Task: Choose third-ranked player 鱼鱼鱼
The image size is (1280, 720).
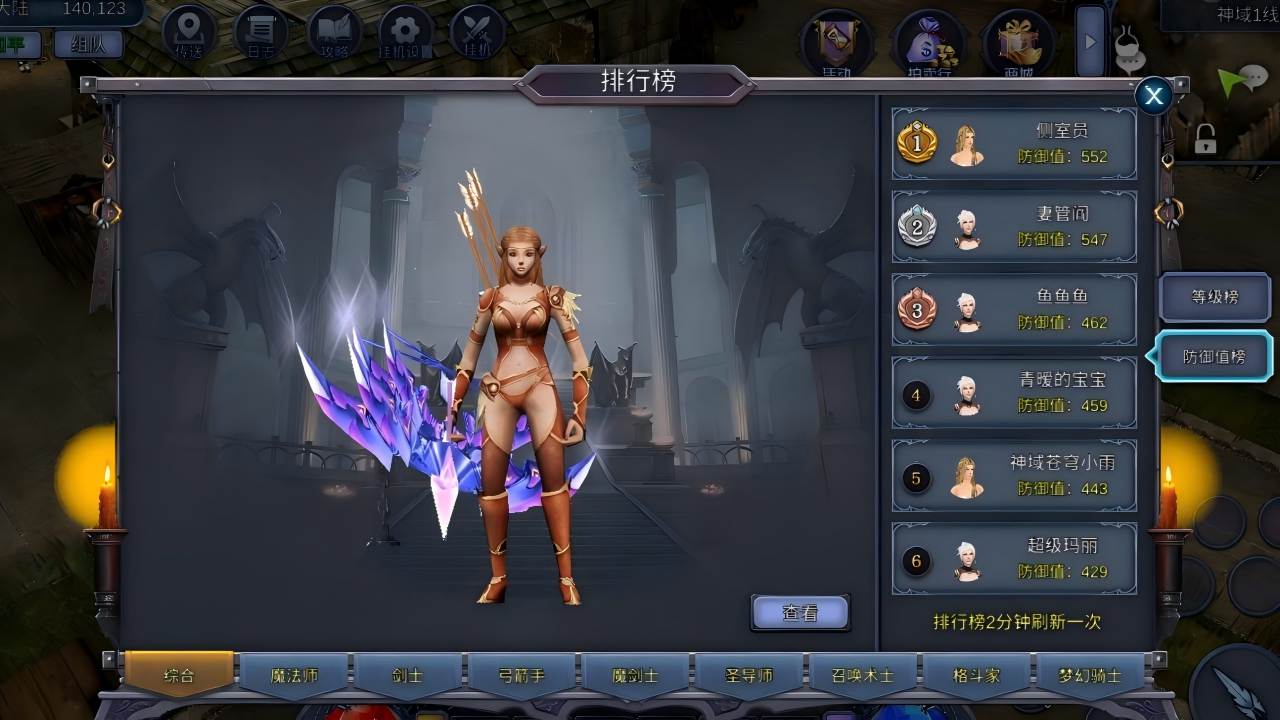Action: pos(1014,310)
